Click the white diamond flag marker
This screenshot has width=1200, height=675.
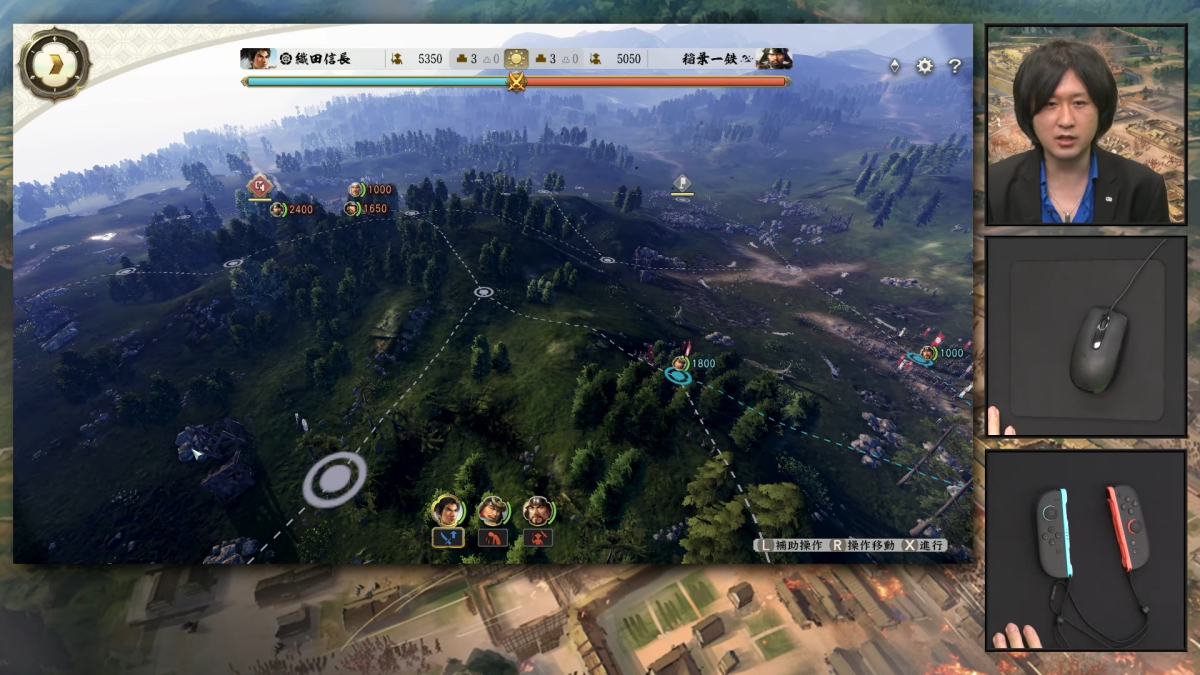coord(682,183)
